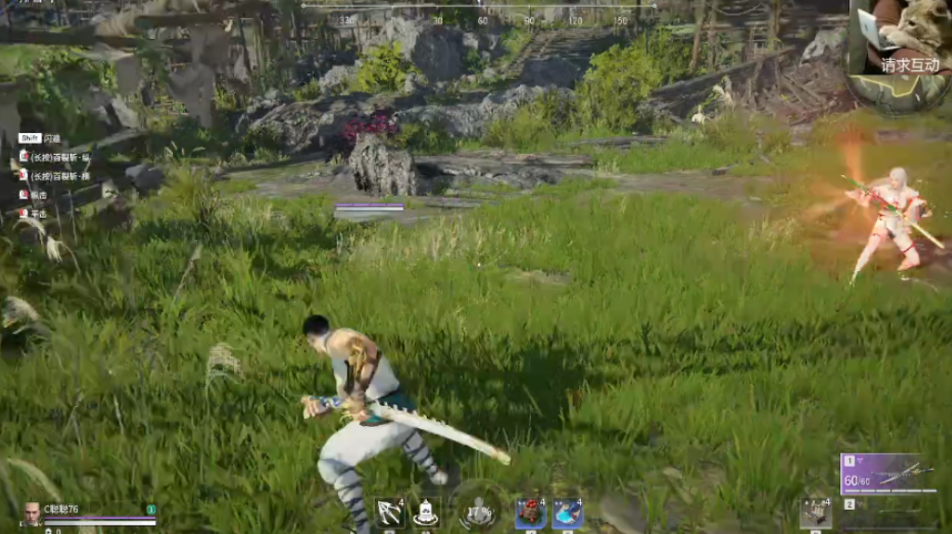The image size is (952, 534).
Task: Use the blue consumable item slot
Action: click(567, 513)
